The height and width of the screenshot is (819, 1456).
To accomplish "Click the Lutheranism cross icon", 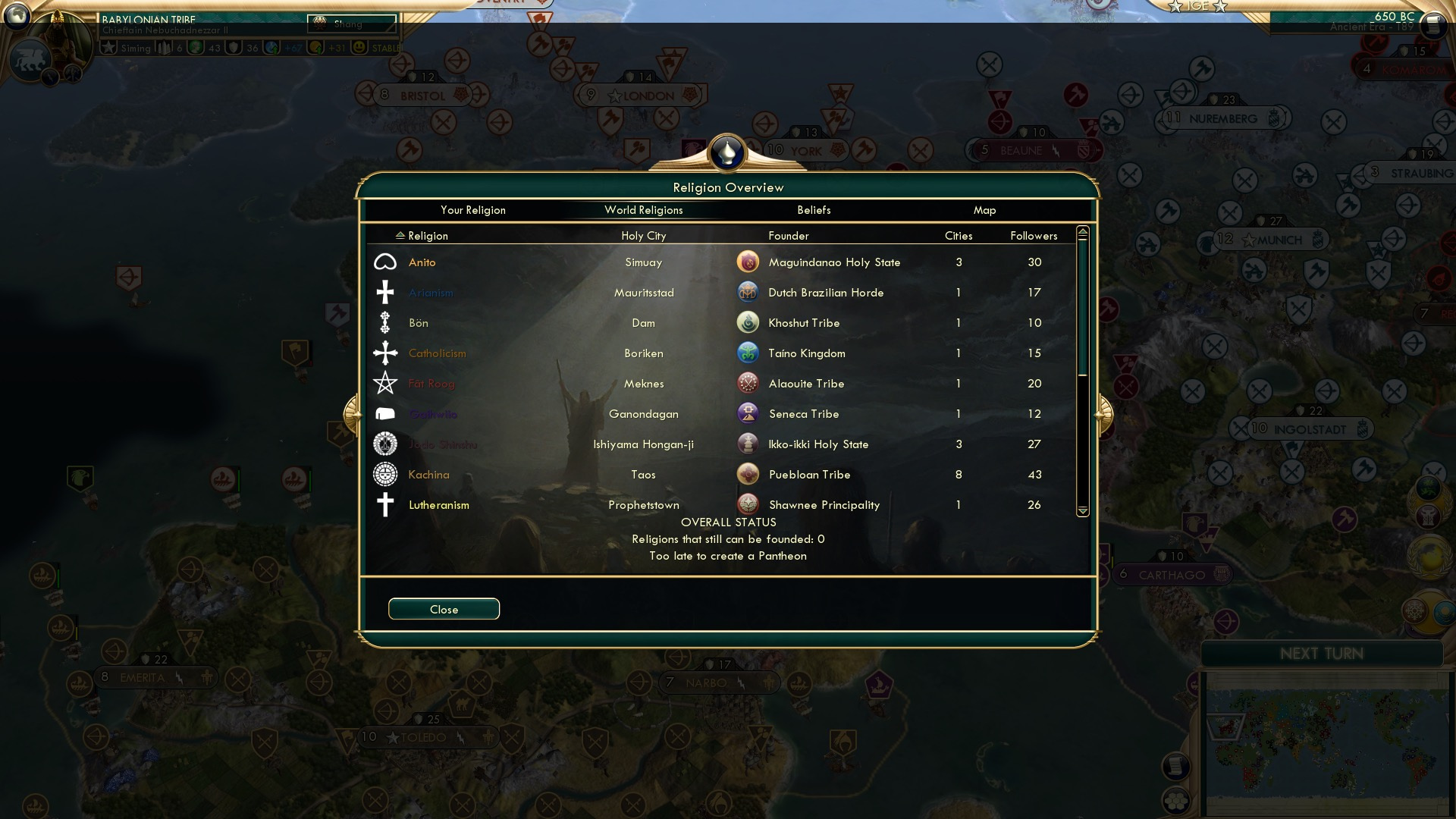I will (385, 504).
